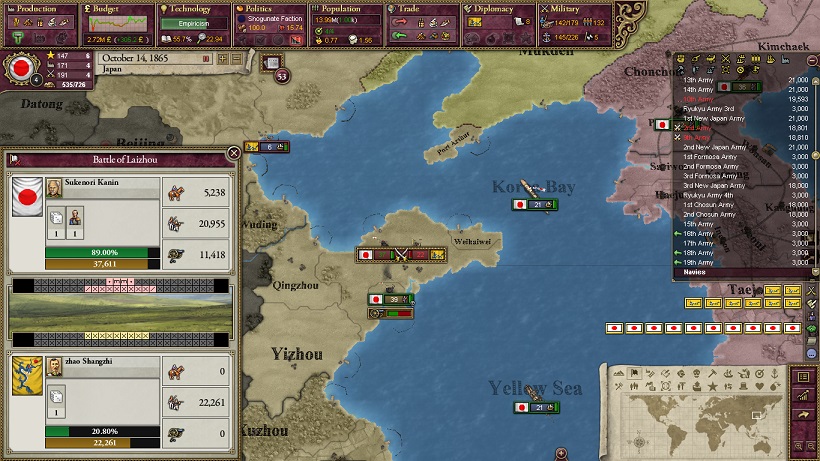The image size is (820, 461).
Task: Close the Battle of Laizhou panel
Action: point(234,153)
